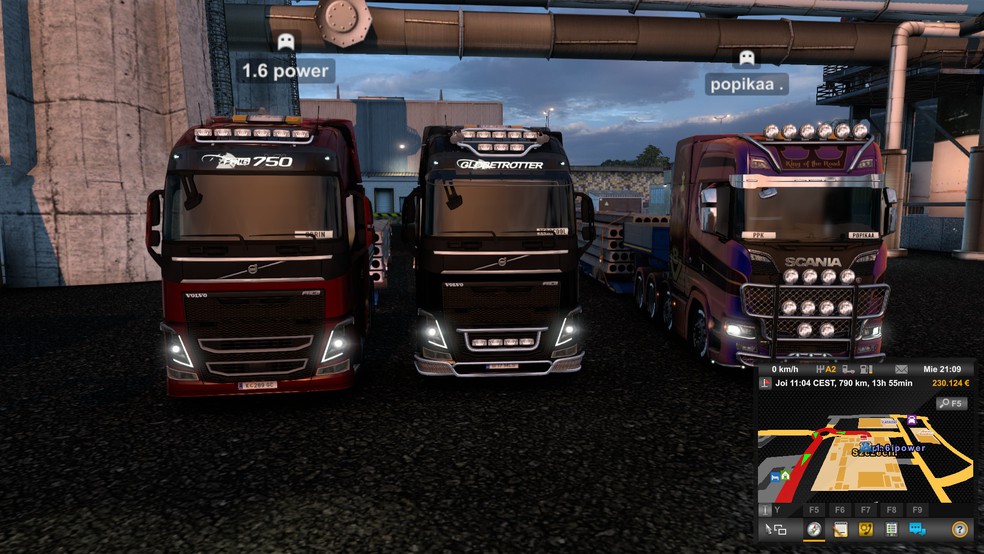The image size is (984, 554).
Task: Open the blue chat bubbles tab
Action: (x=917, y=529)
